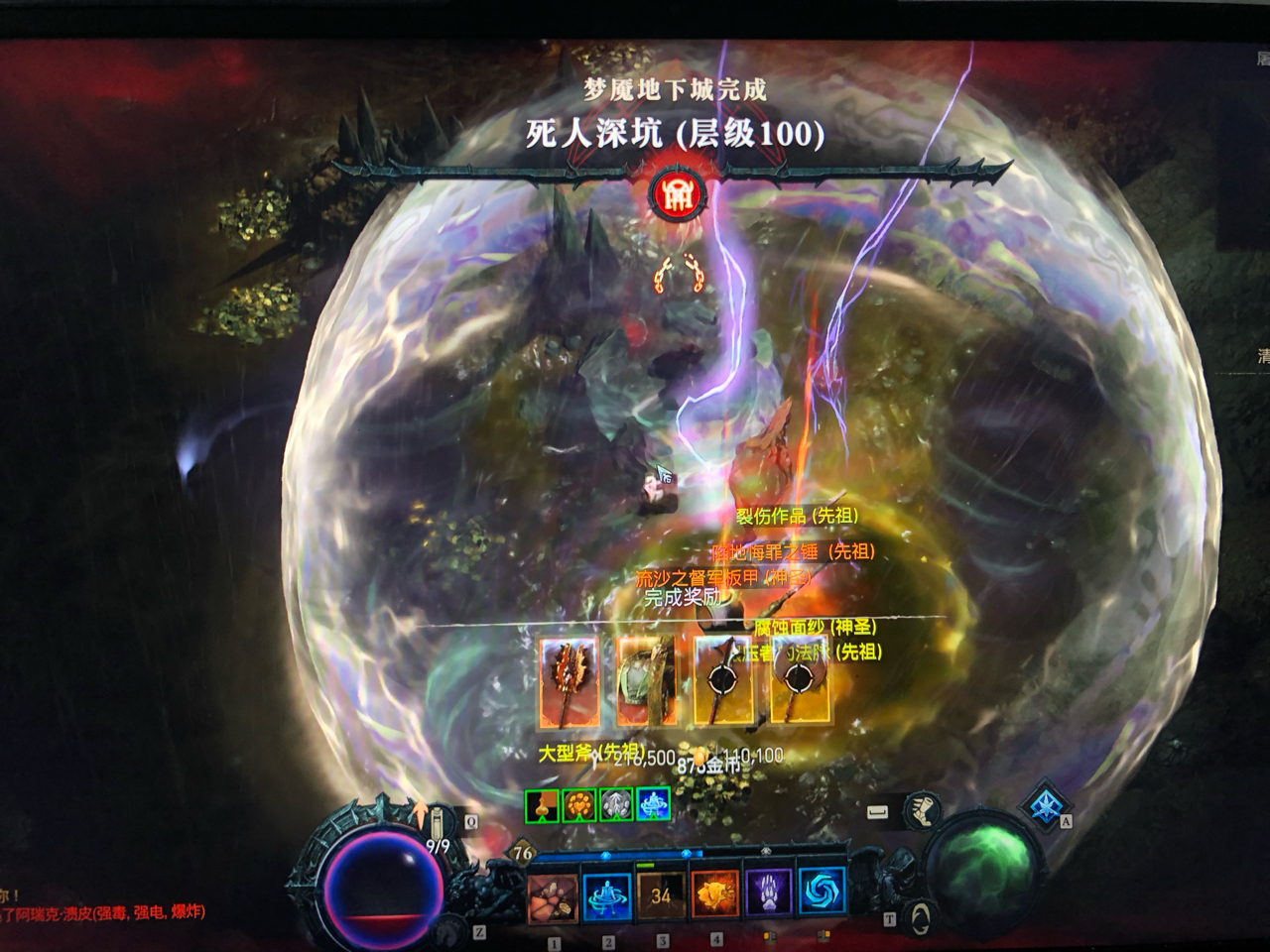Toggle the buff timer showing 34
This screenshot has width=1270, height=952.
point(660,895)
